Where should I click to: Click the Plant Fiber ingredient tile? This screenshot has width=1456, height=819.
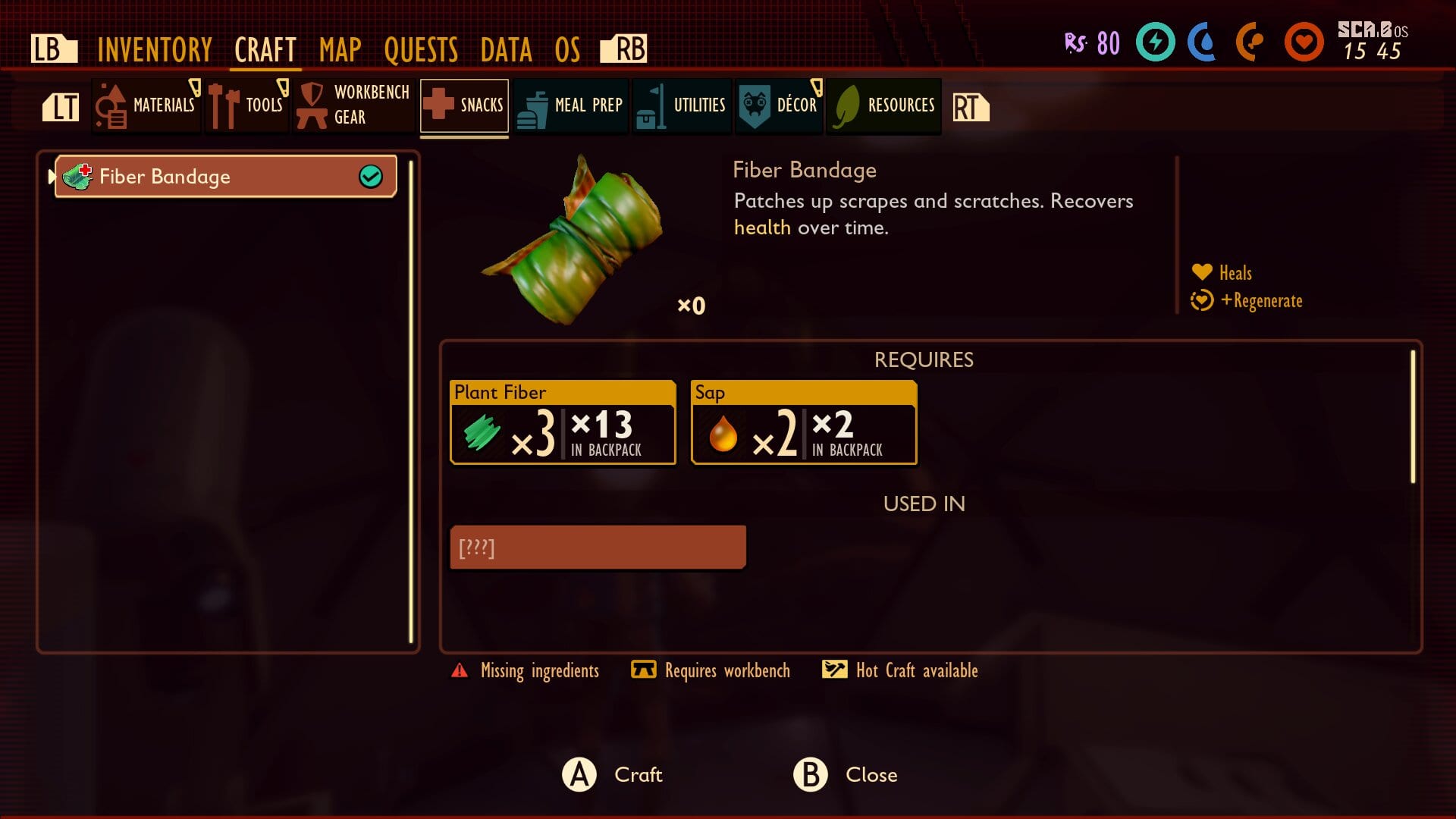coord(563,422)
